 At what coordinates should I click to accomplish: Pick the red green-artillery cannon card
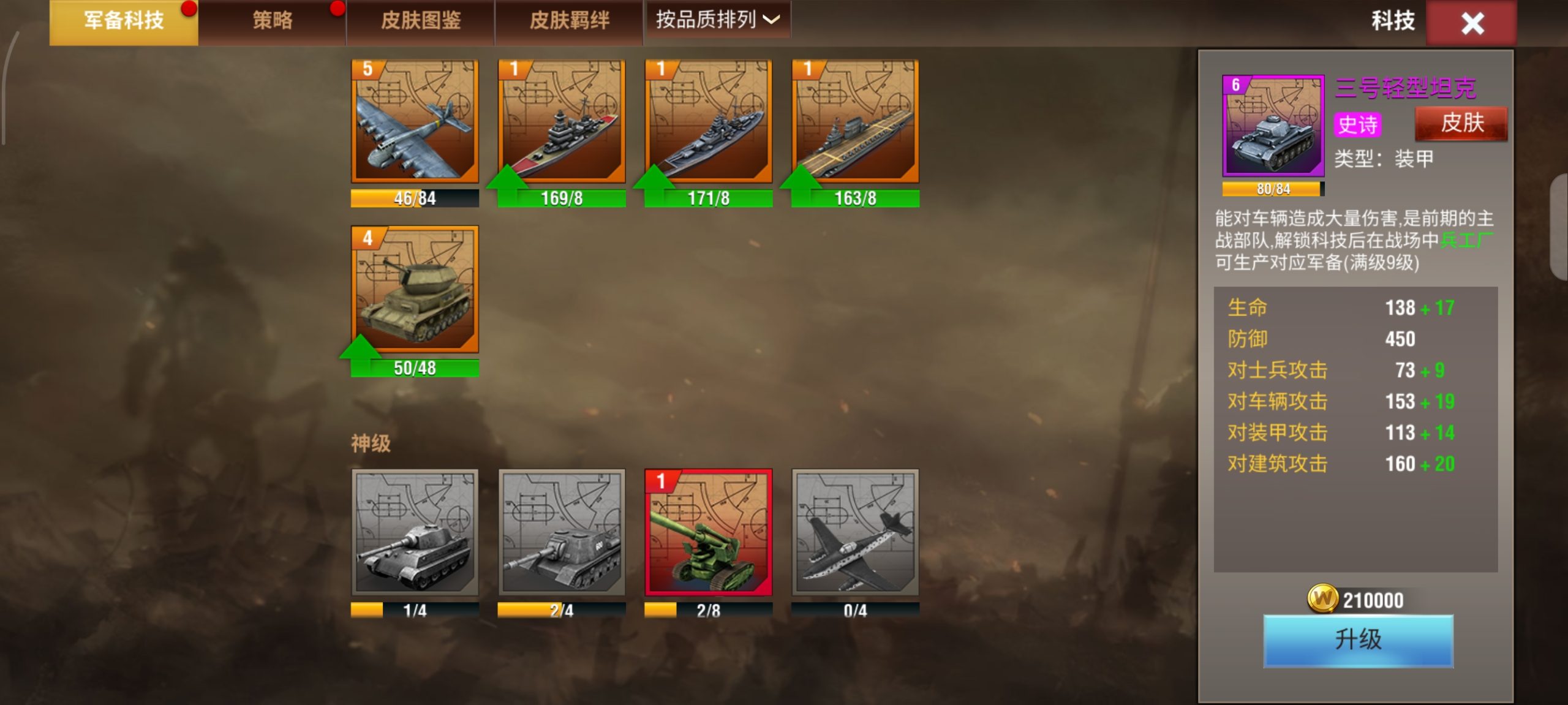pyautogui.click(x=709, y=532)
